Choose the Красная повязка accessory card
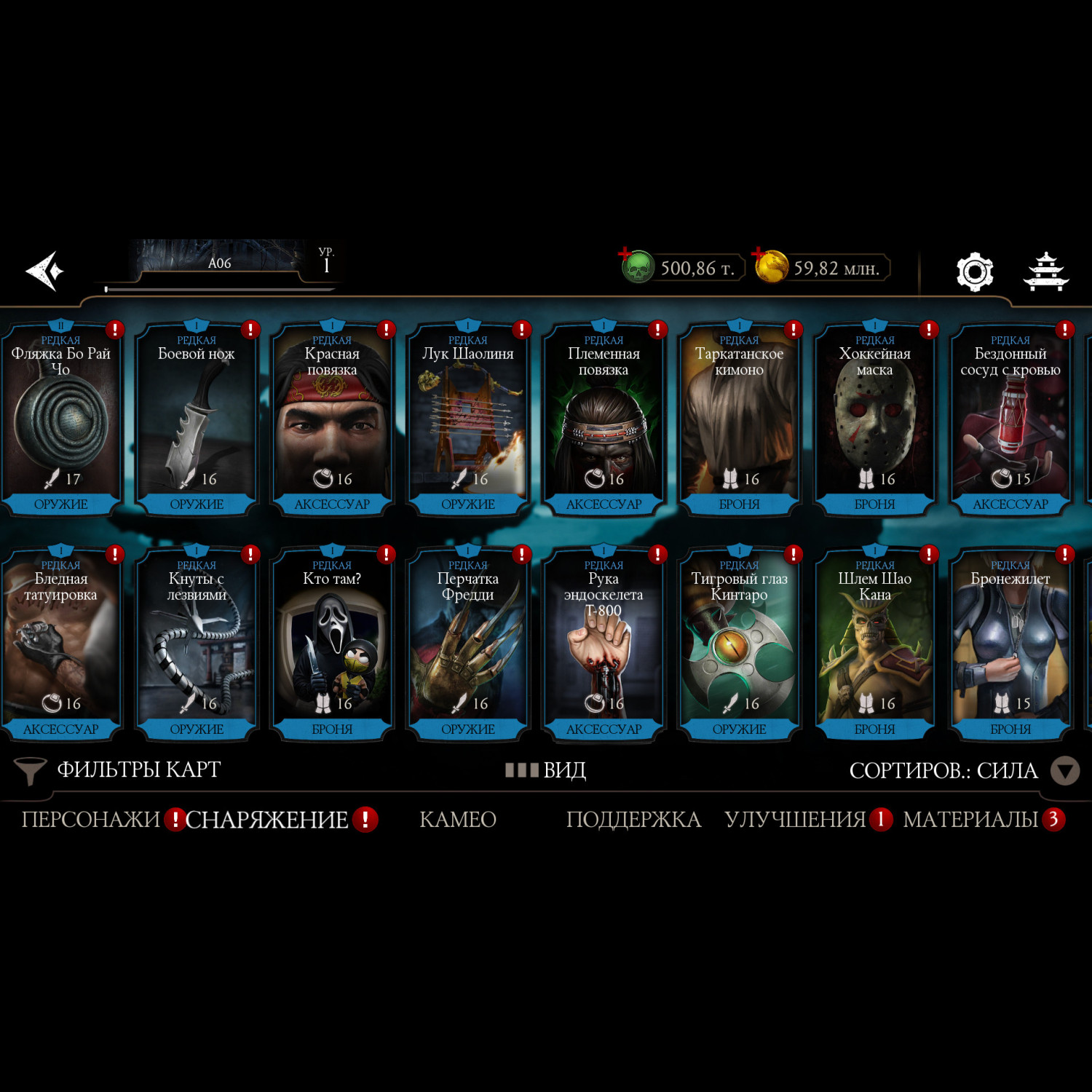The image size is (1092, 1092). pos(332,419)
